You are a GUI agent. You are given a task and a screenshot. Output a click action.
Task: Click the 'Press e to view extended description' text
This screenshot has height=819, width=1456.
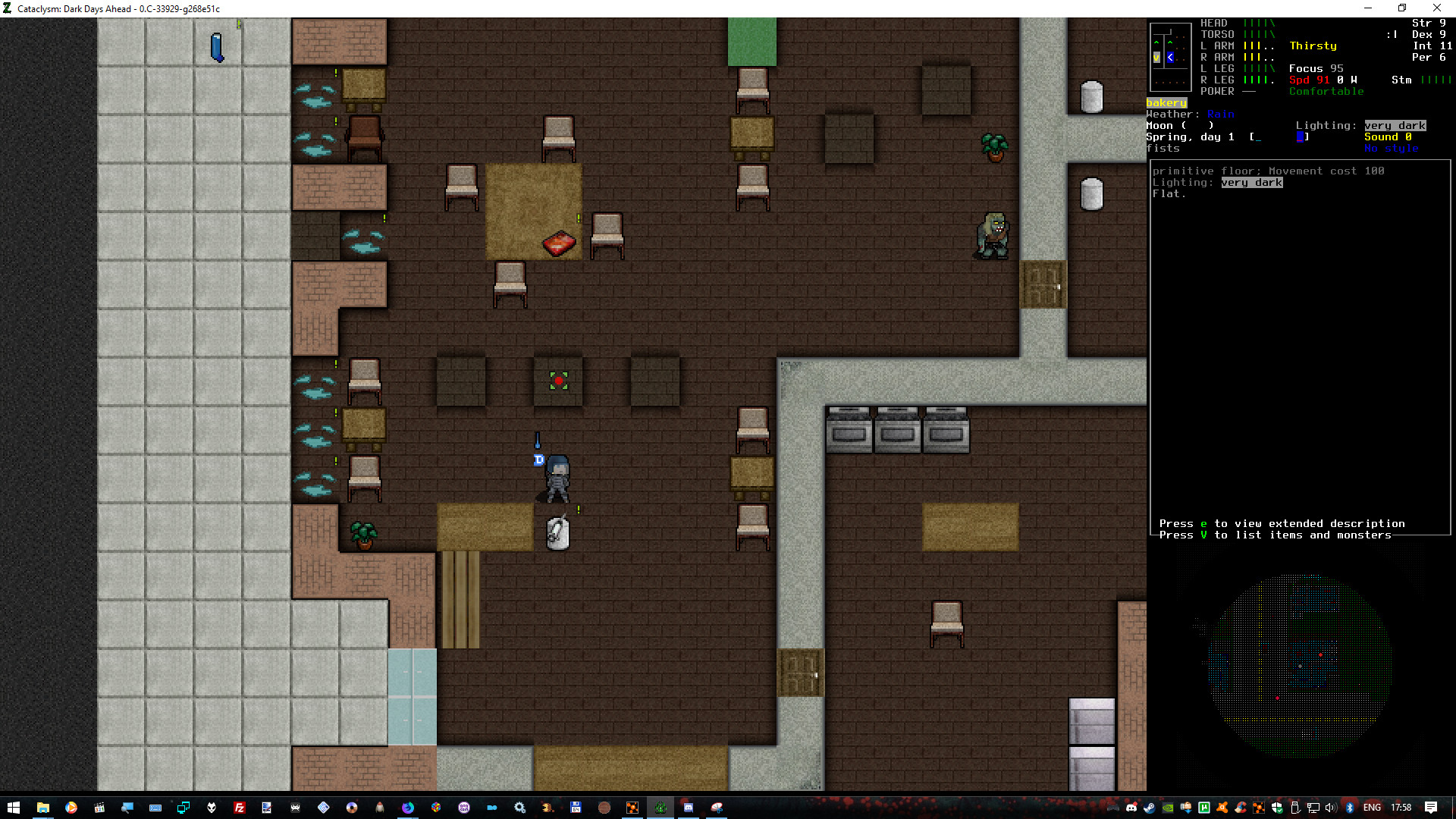1282,523
